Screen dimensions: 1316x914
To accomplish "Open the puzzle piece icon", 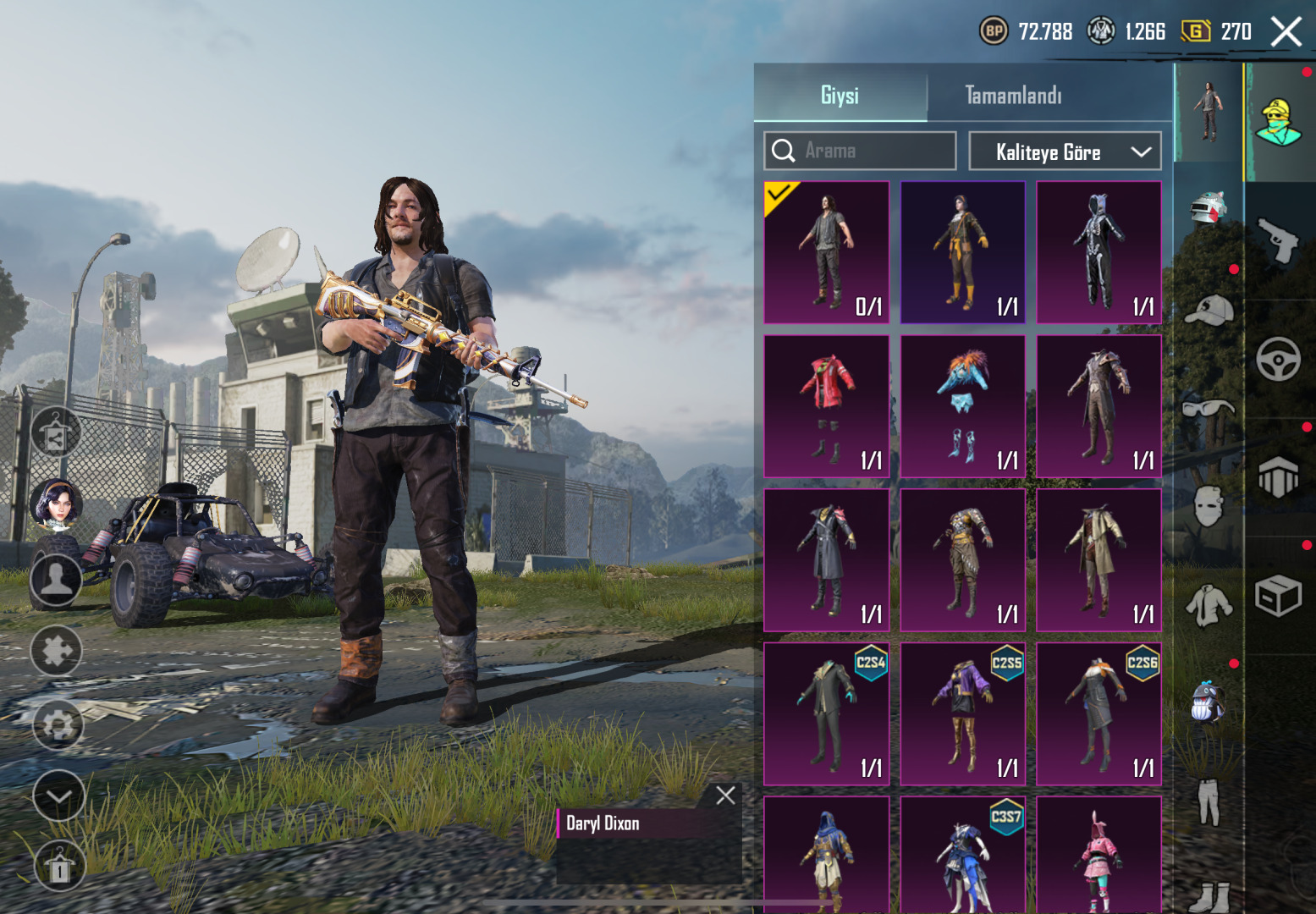I will click(x=56, y=650).
